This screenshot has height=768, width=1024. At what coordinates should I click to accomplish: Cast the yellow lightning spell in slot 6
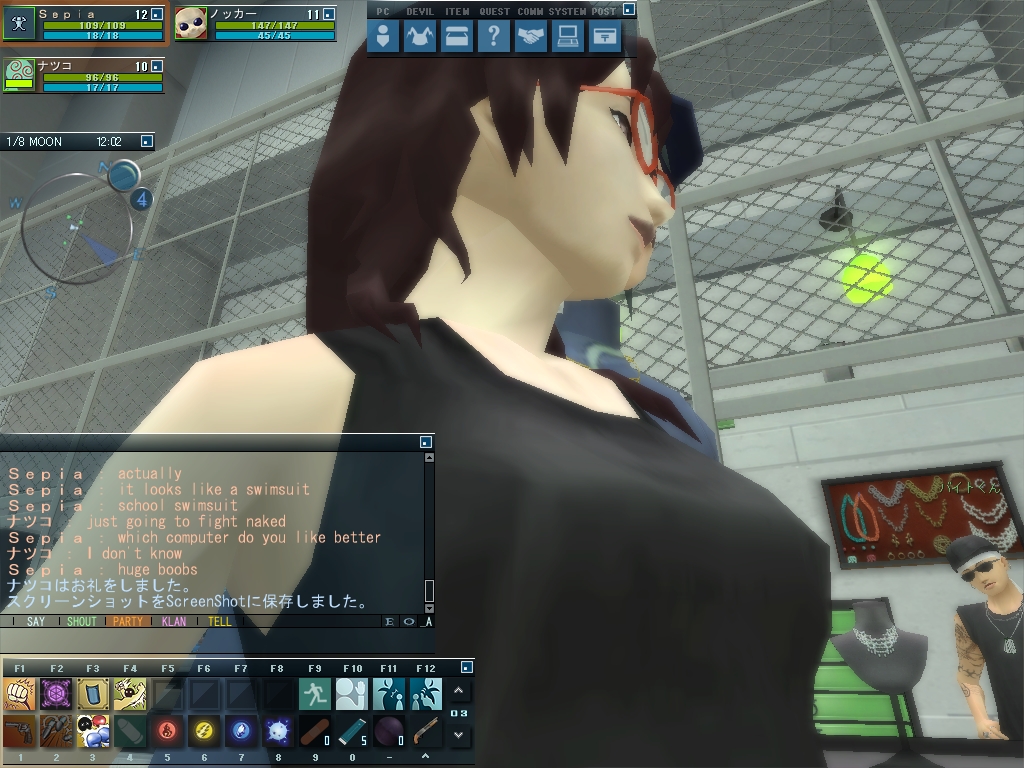point(204,732)
